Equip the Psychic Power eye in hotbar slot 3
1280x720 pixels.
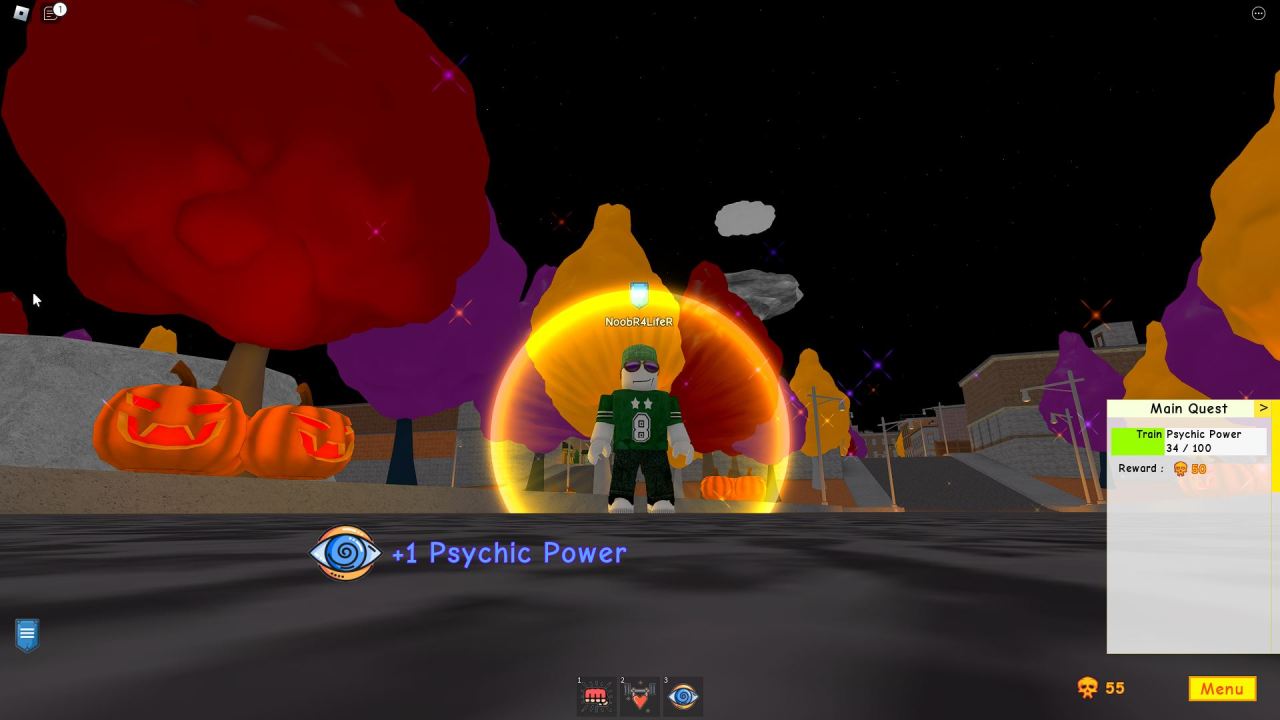tap(682, 697)
